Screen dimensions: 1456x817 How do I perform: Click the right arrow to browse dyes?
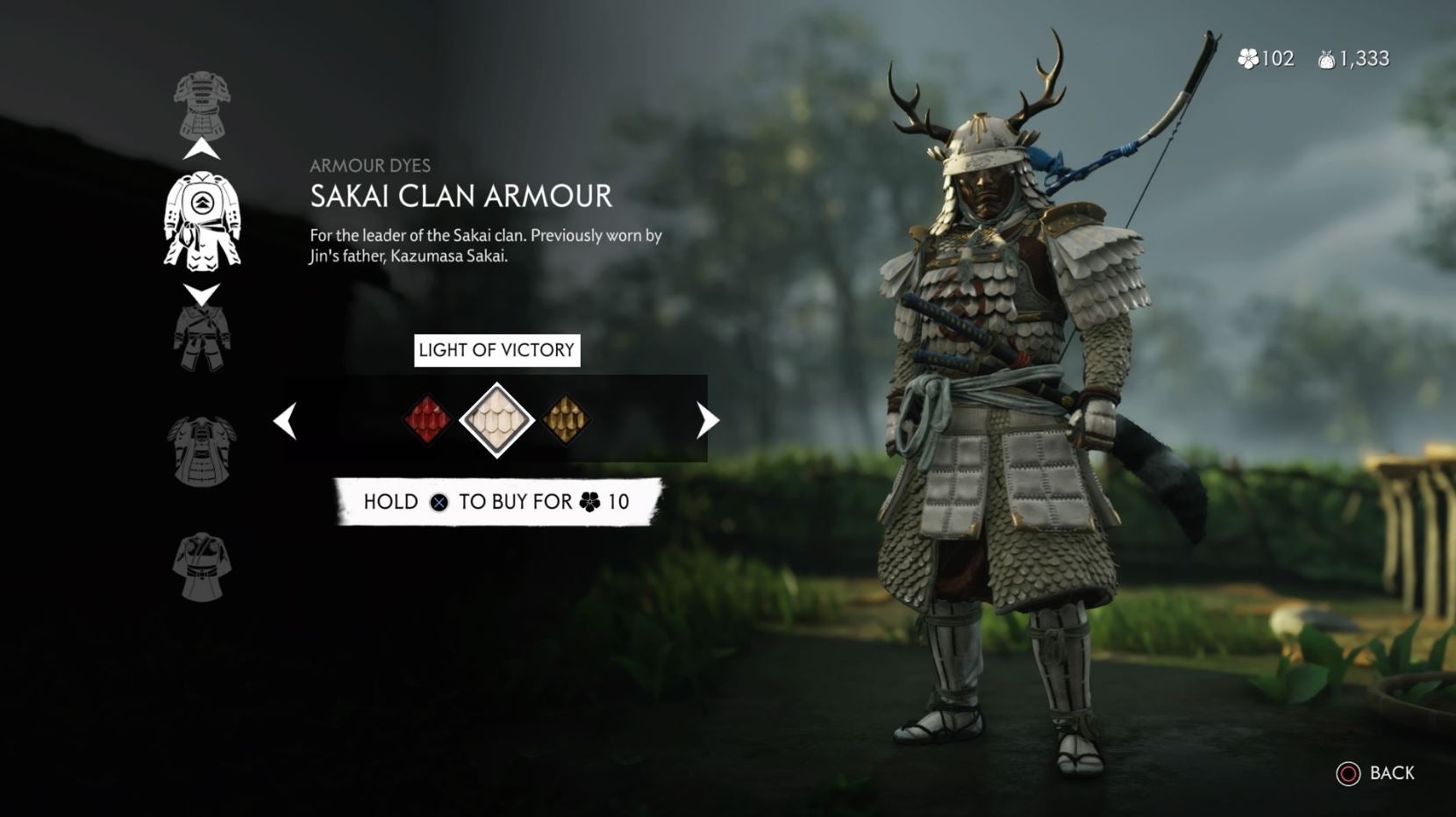(x=707, y=419)
